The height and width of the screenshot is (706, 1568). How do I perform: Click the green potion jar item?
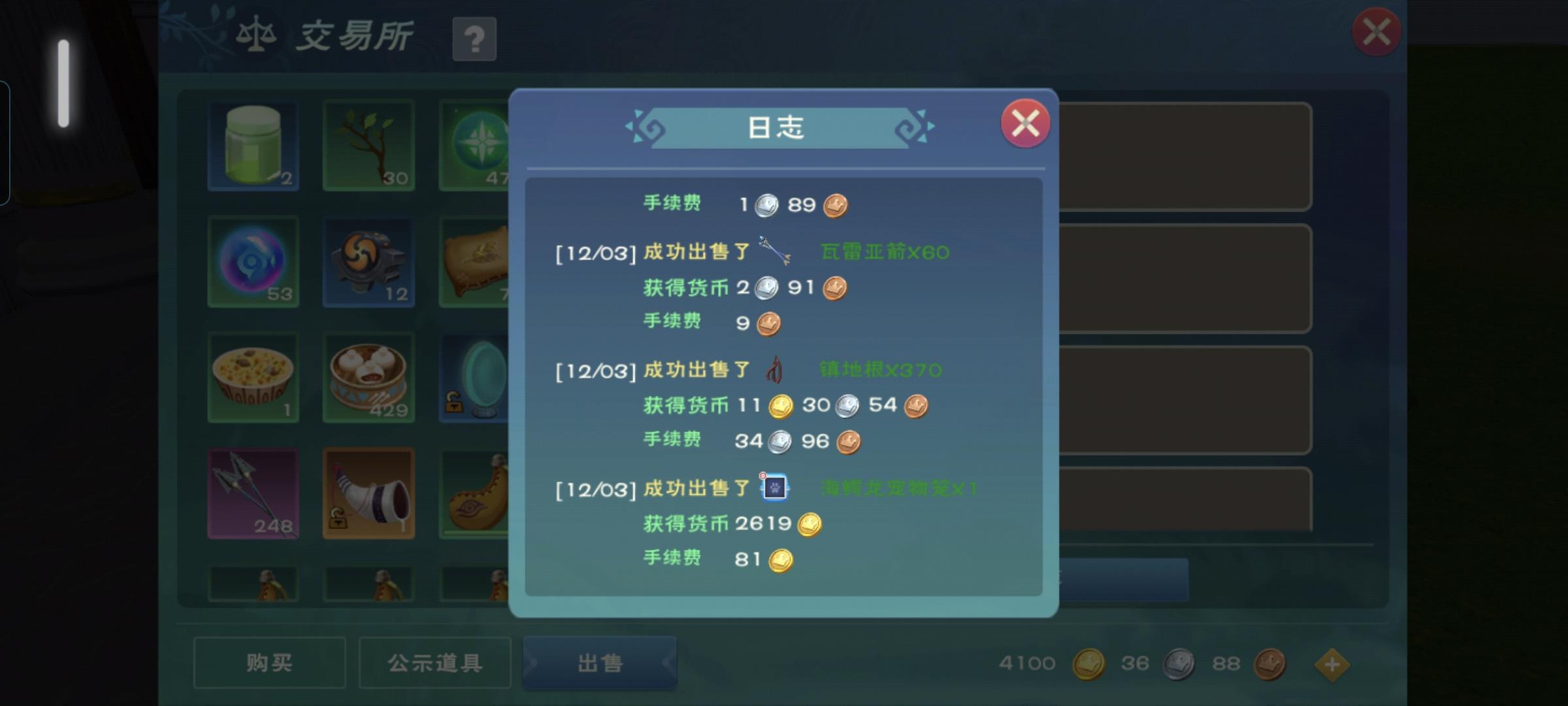[x=252, y=144]
